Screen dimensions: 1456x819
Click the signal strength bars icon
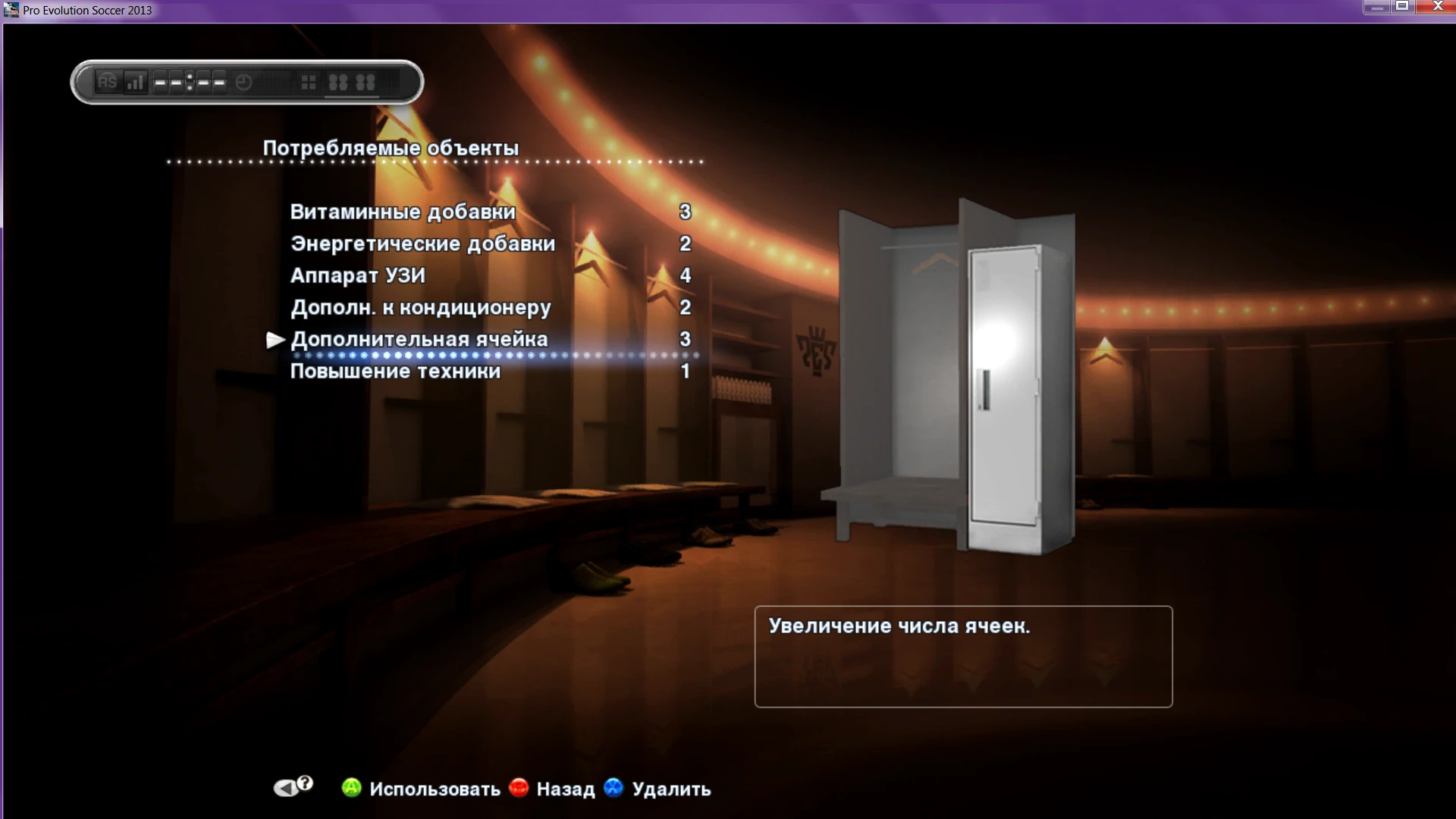pyautogui.click(x=135, y=81)
